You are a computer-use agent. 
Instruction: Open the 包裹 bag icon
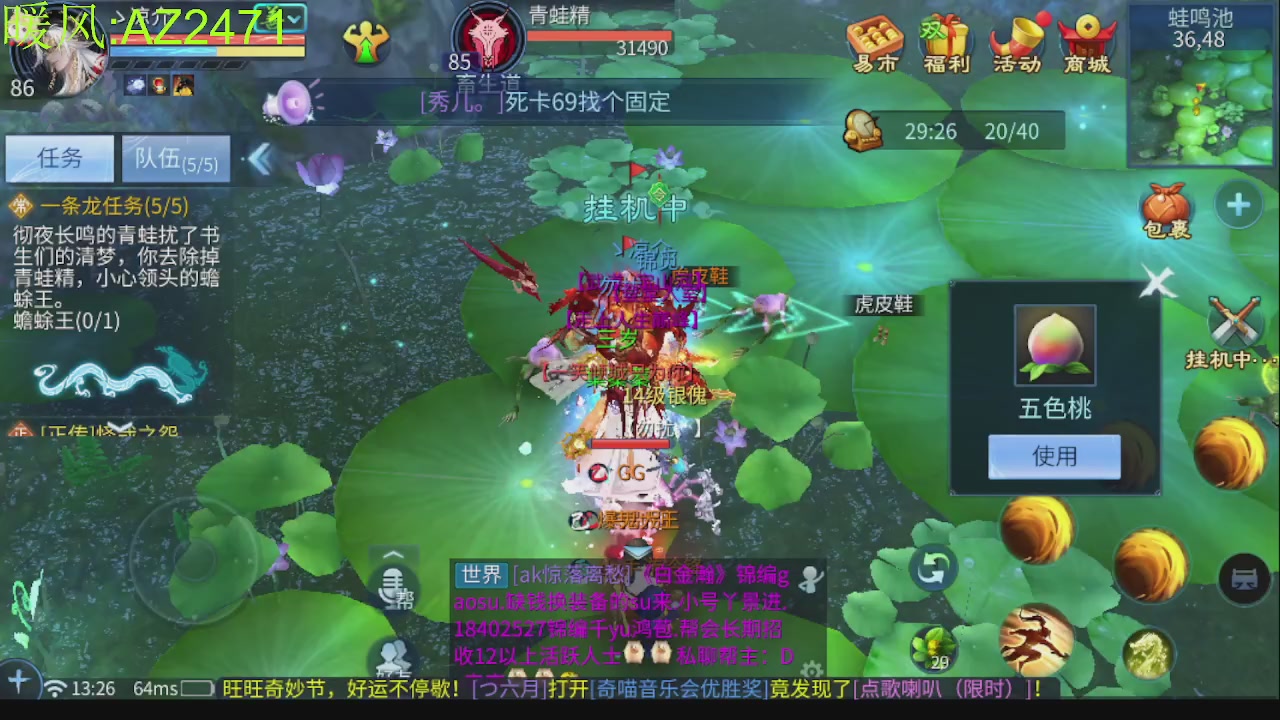coord(1168,205)
